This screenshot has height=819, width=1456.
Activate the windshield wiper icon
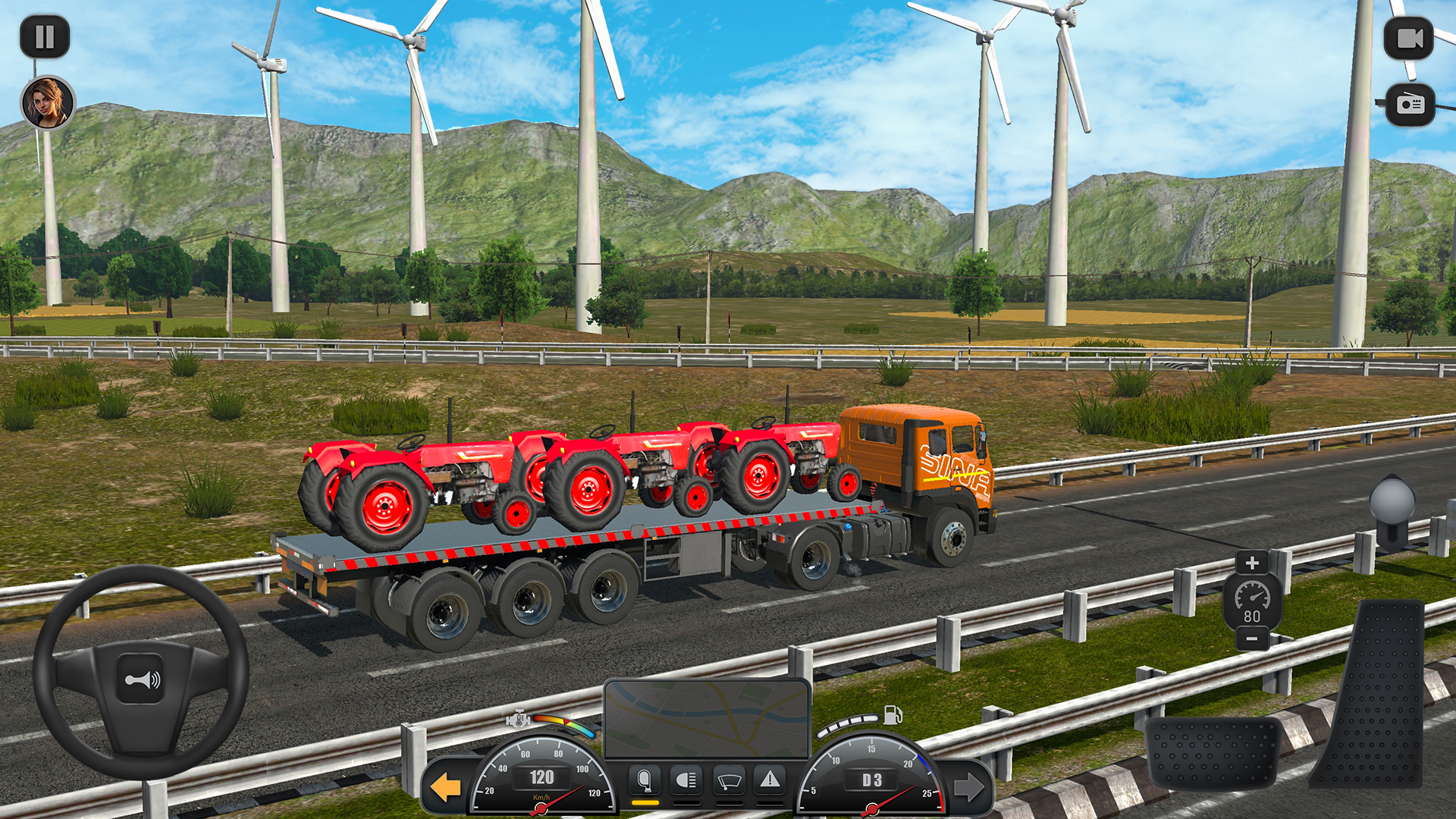coord(728,781)
